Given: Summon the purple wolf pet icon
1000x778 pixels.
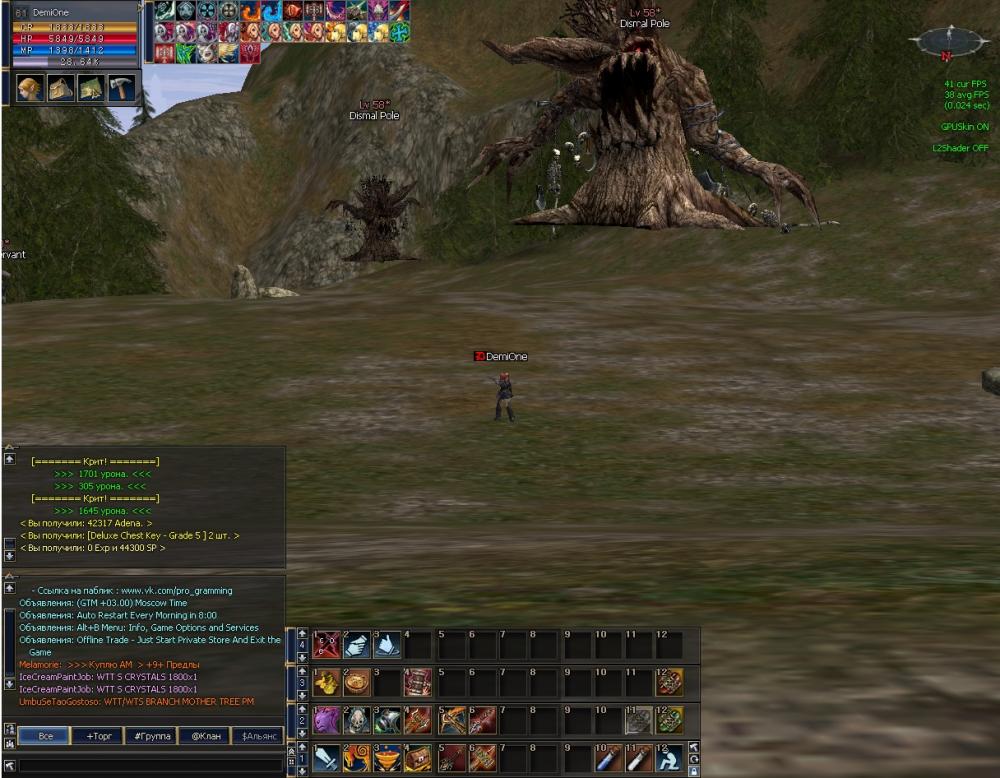Looking at the screenshot, I should point(327,720).
